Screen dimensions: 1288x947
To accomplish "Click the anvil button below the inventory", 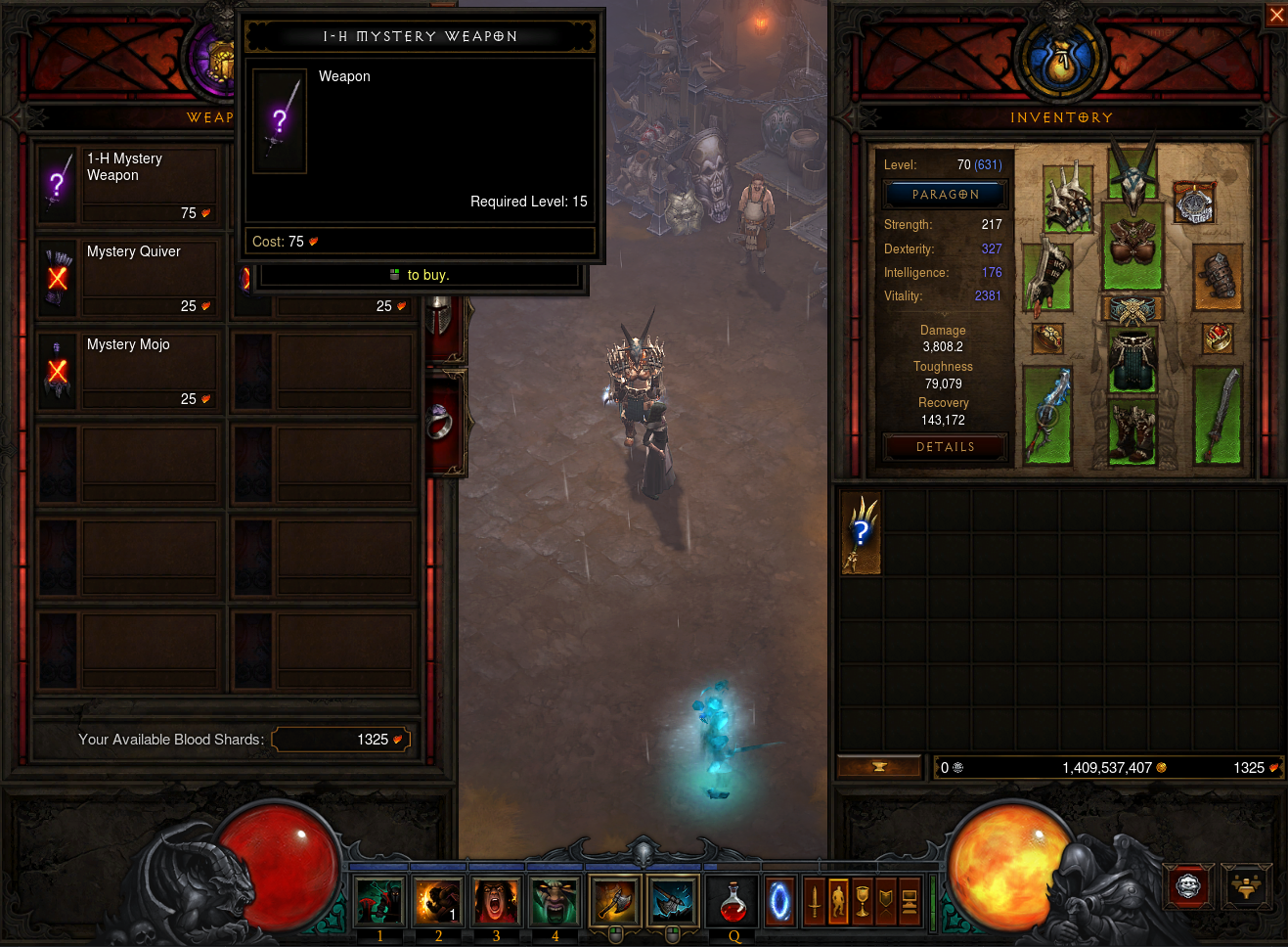I will click(x=878, y=767).
